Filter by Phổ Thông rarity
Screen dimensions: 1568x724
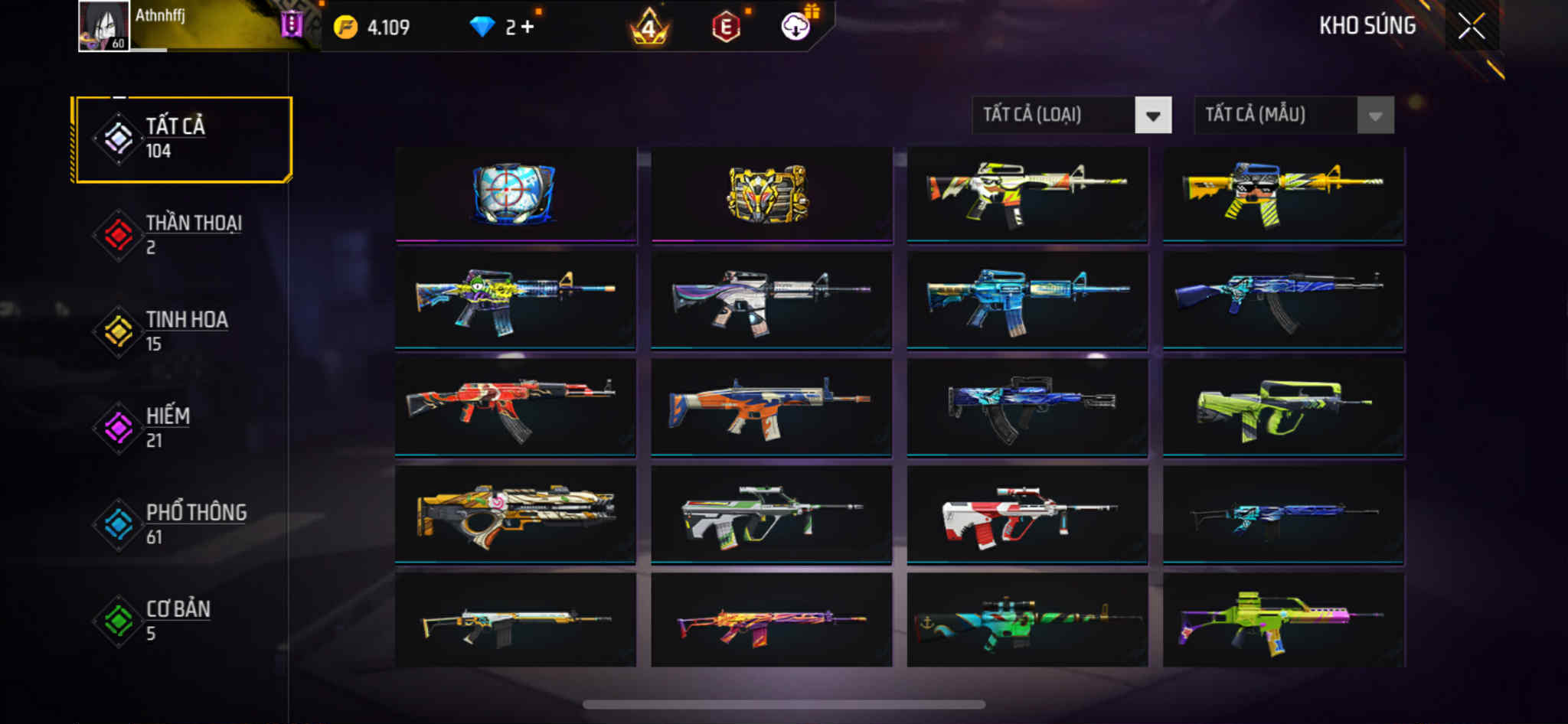[182, 524]
